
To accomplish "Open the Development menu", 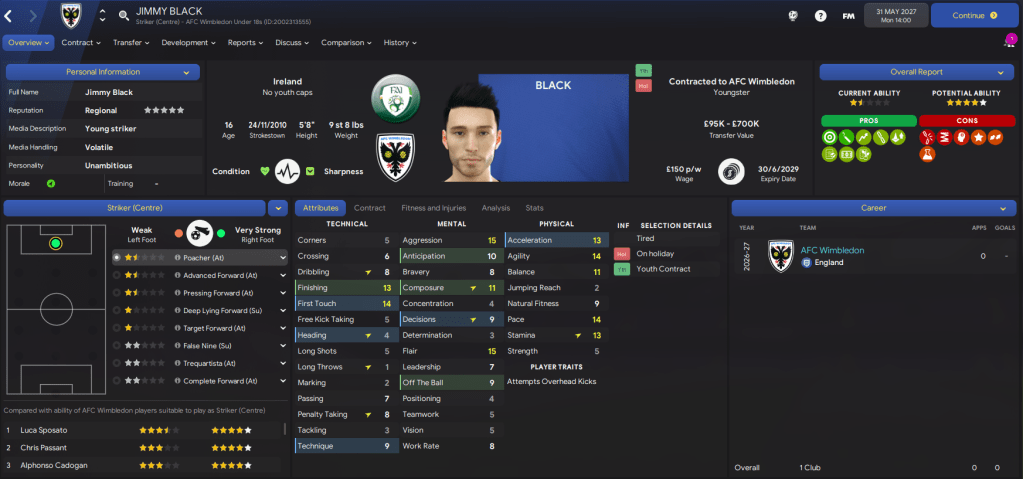I will (188, 43).
